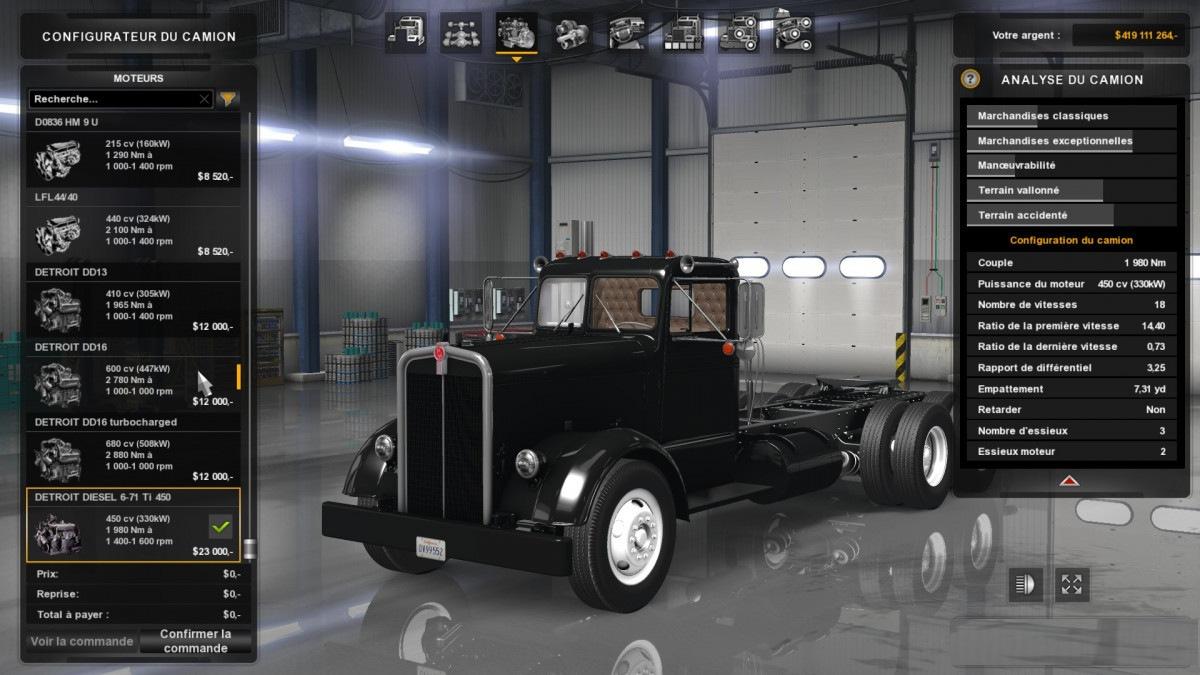This screenshot has height=675, width=1200.
Task: Click the Recherche search field
Action: pyautogui.click(x=112, y=99)
